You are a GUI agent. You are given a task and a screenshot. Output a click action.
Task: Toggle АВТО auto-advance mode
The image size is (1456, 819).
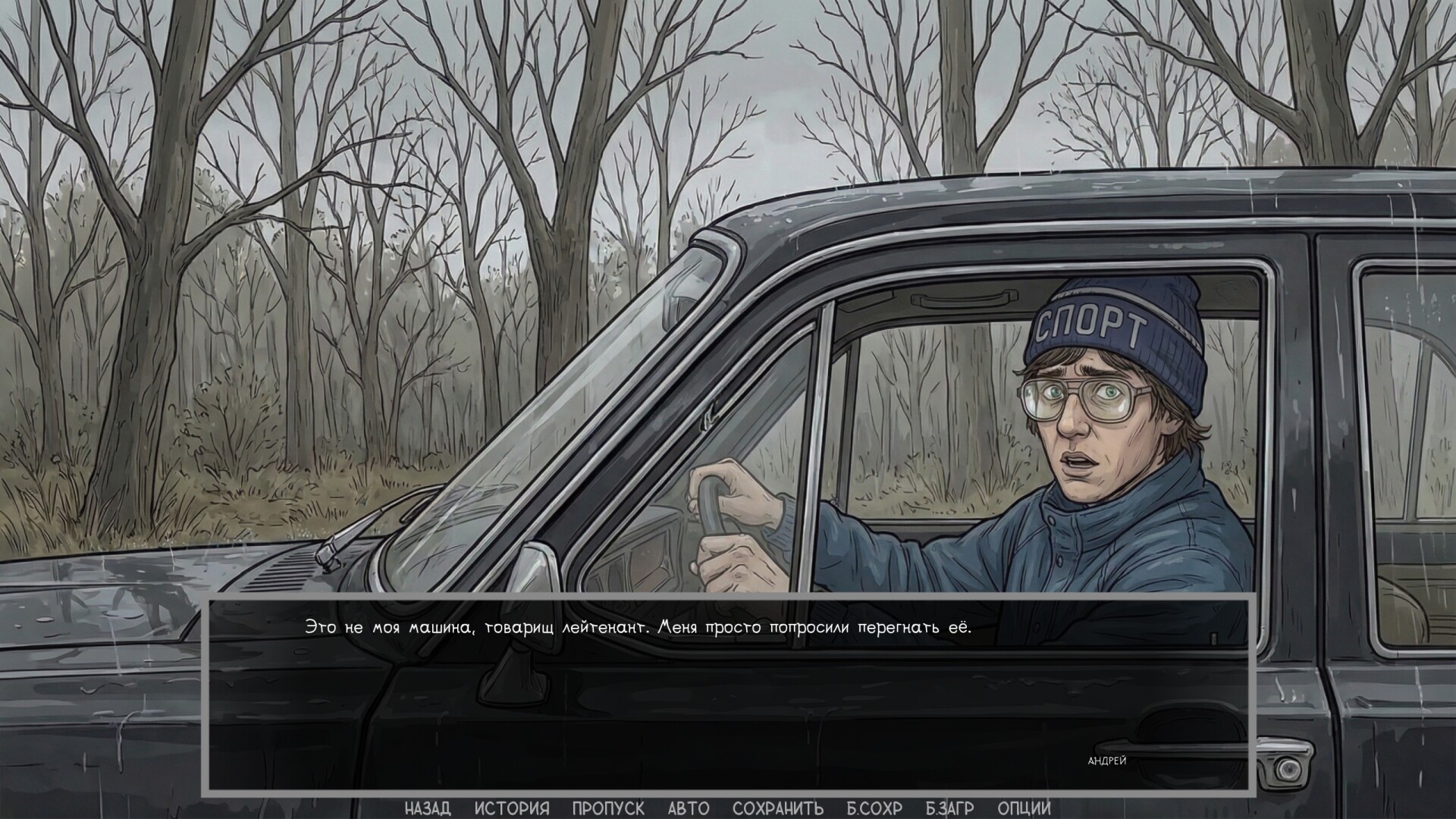coord(689,808)
